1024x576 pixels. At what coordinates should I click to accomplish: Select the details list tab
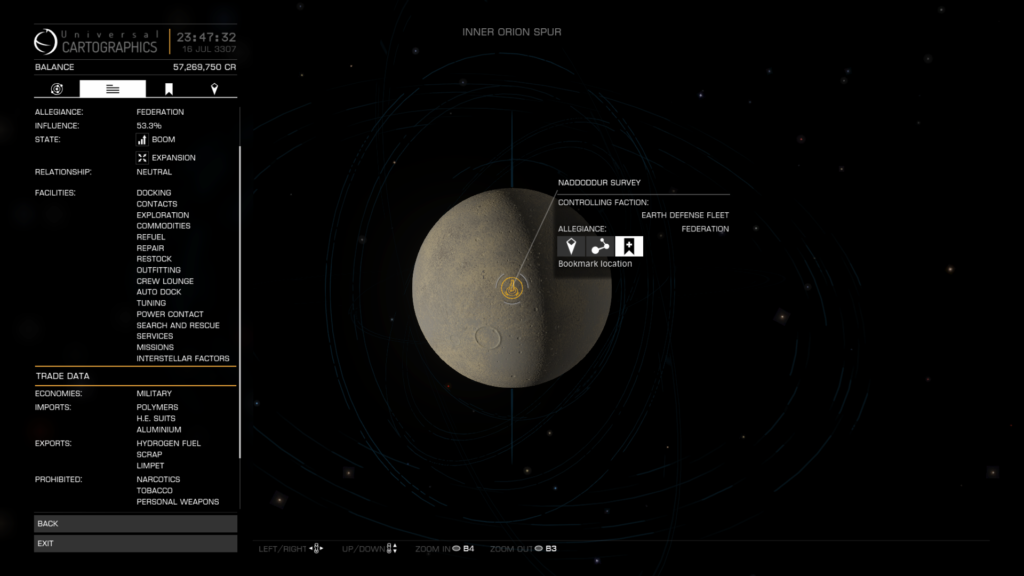click(x=112, y=89)
